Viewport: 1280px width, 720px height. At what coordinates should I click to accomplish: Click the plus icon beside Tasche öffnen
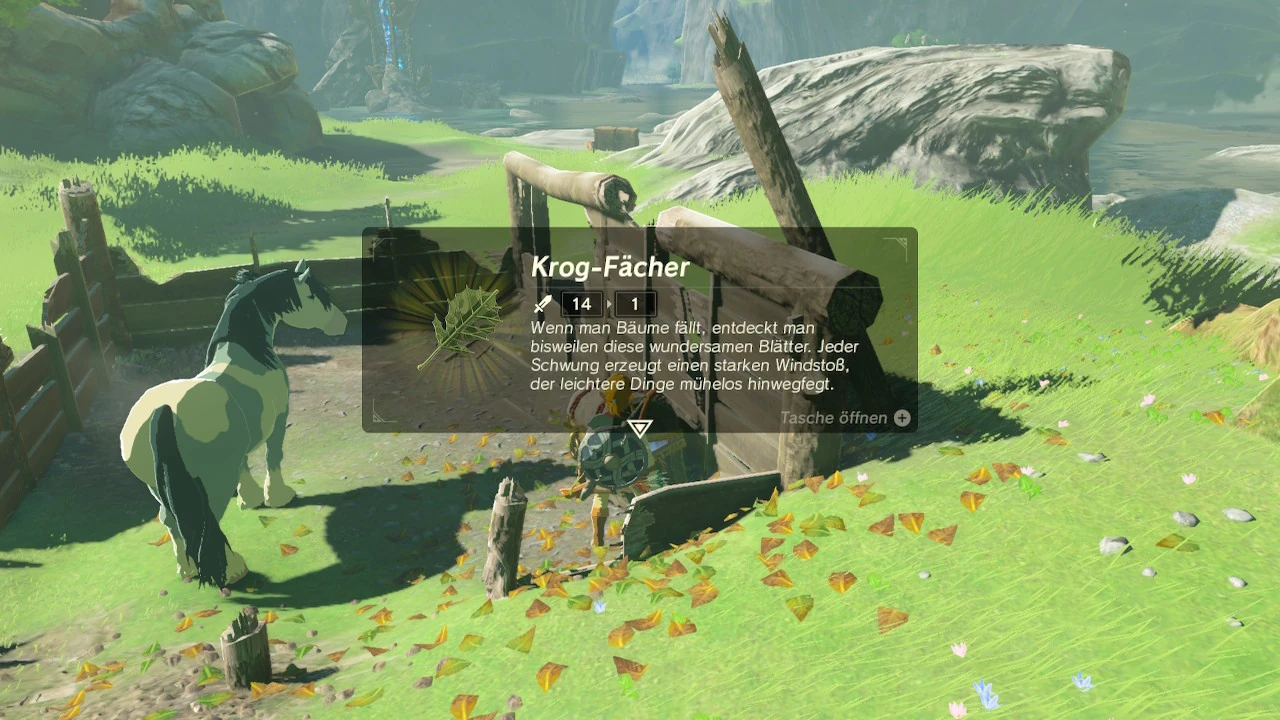click(x=900, y=417)
